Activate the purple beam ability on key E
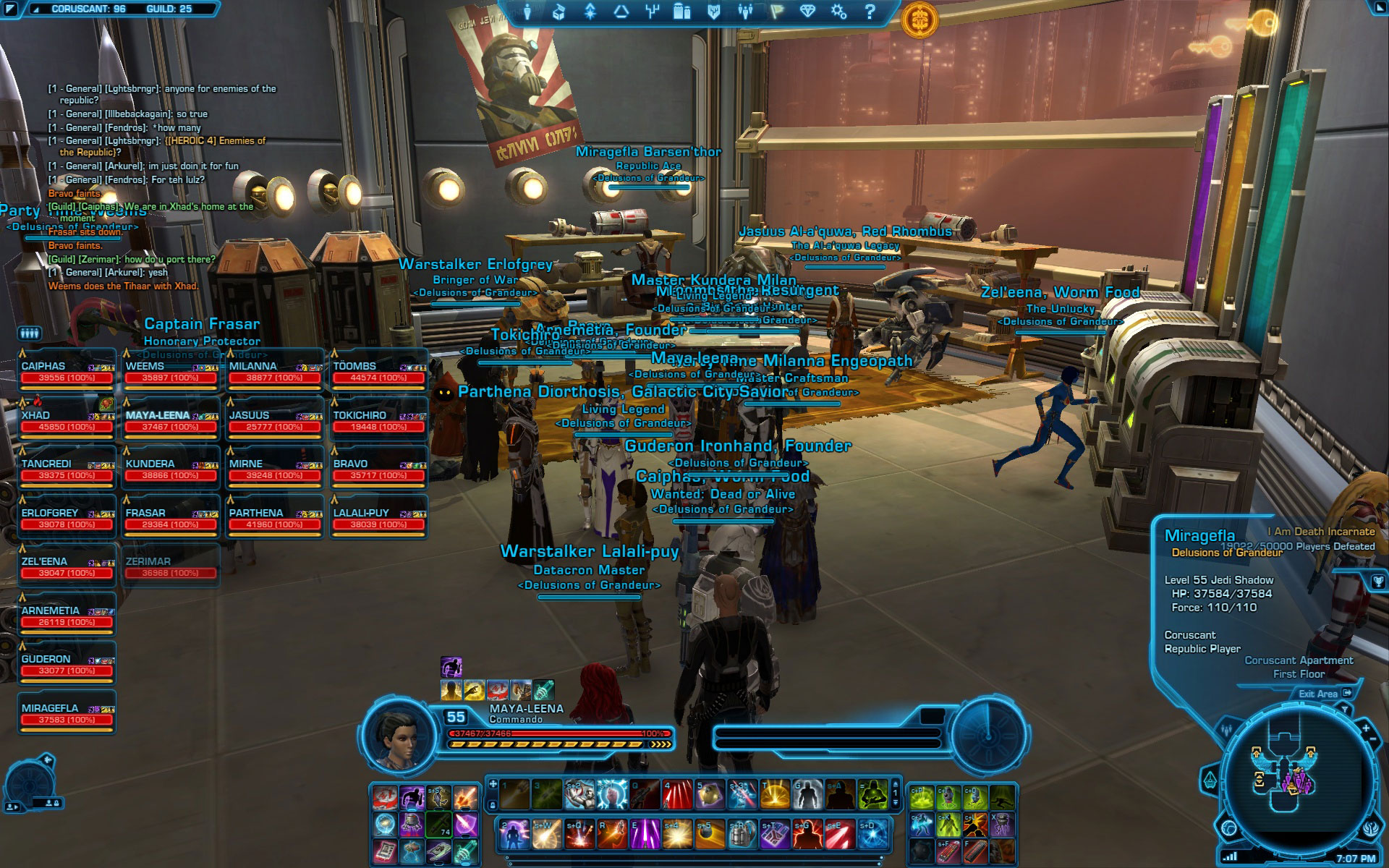Screen dimensions: 1389x868 [x=644, y=835]
